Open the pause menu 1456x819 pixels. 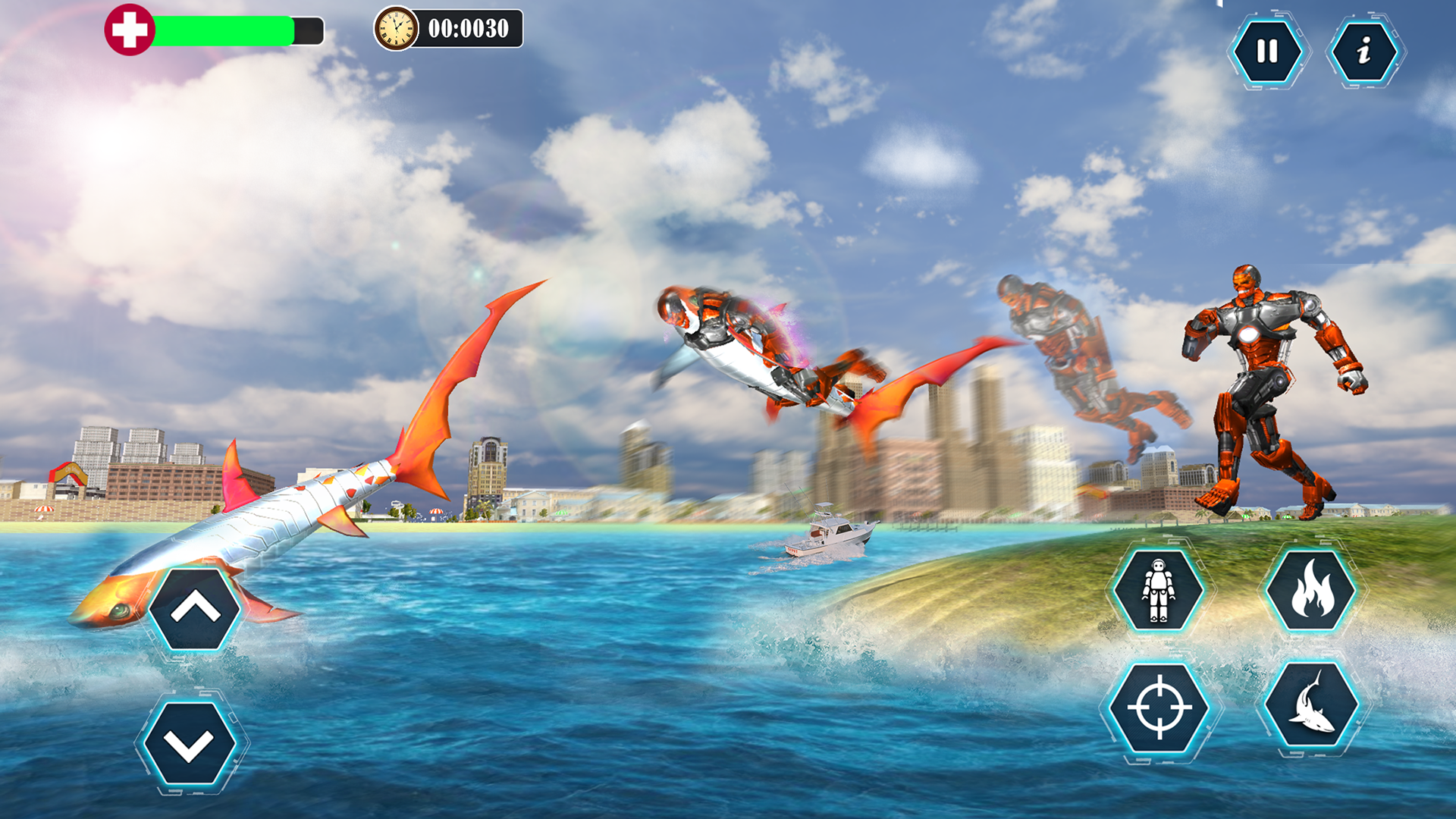pyautogui.click(x=1266, y=51)
